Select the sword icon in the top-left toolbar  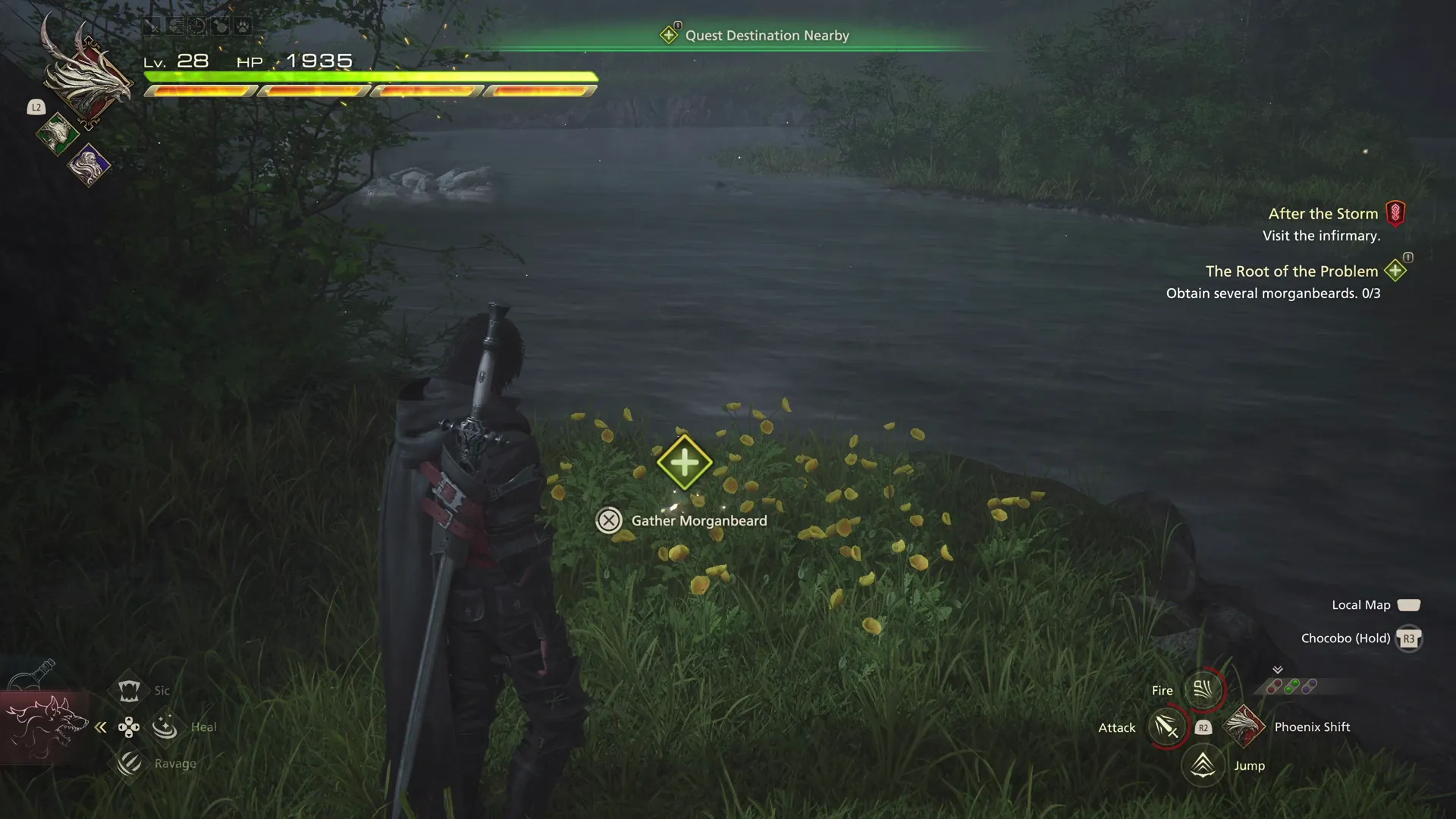pos(152,24)
